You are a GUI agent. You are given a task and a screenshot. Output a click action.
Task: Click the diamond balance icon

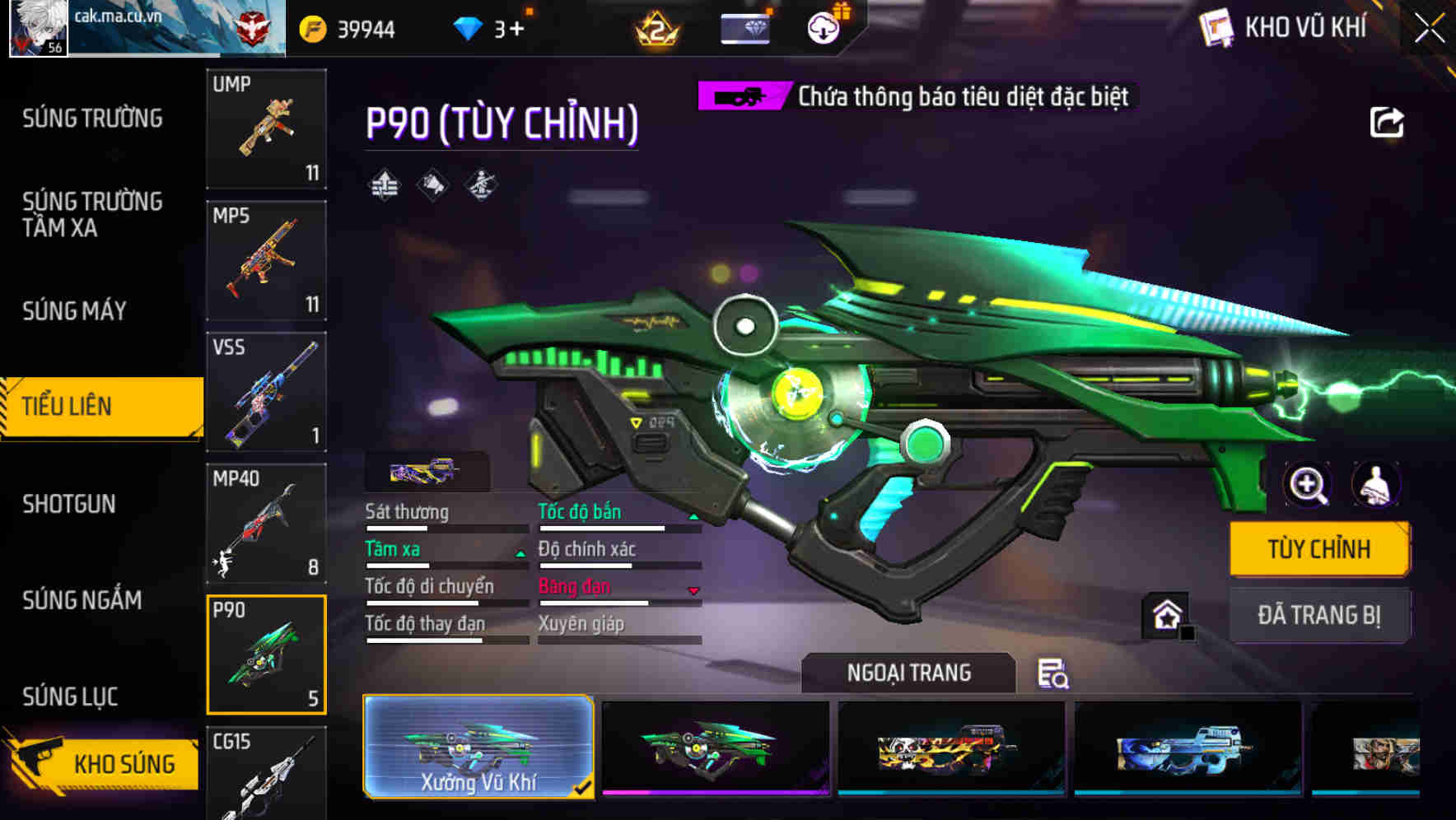[467, 26]
